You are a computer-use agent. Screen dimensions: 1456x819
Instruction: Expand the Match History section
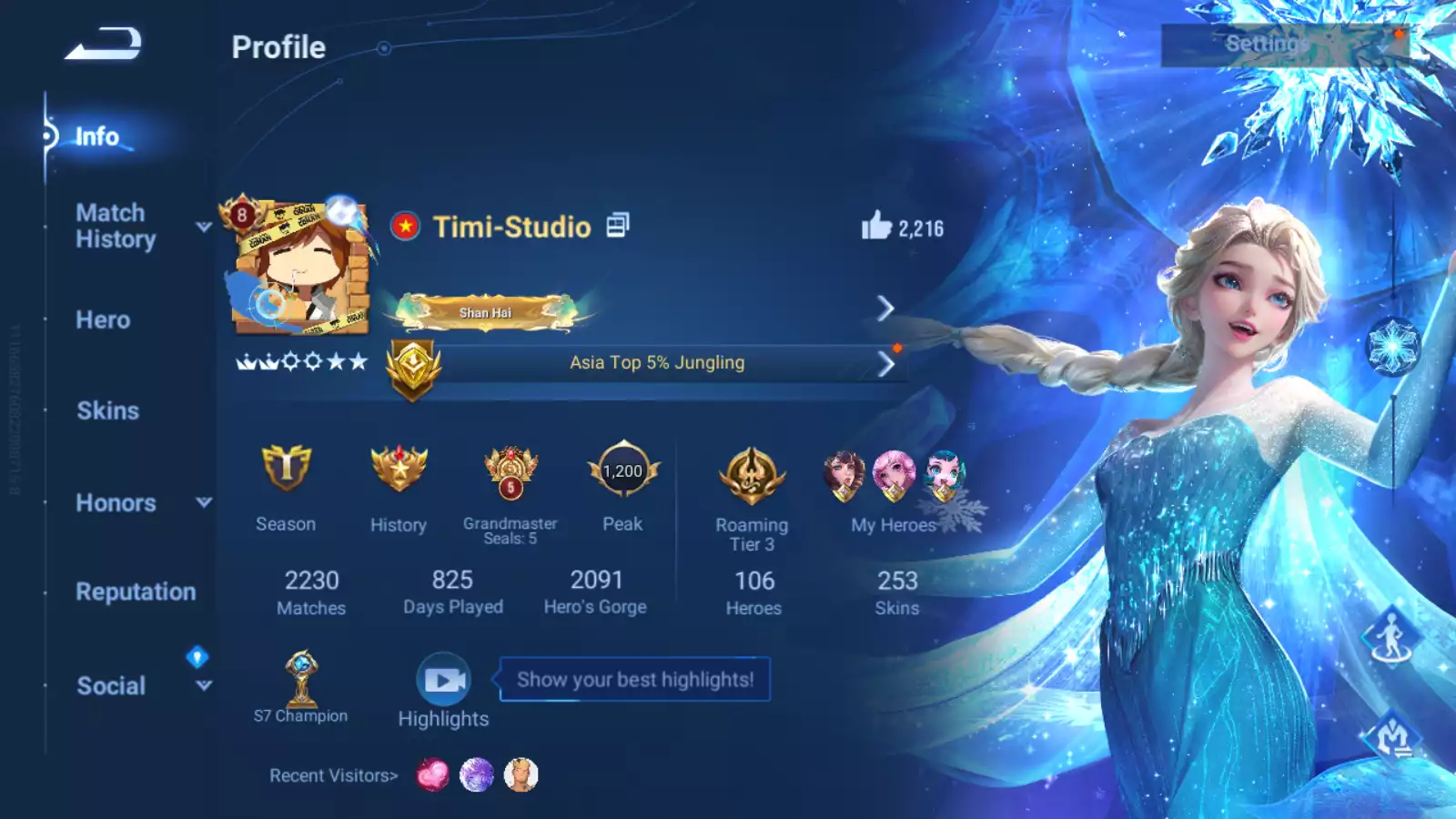point(116,226)
